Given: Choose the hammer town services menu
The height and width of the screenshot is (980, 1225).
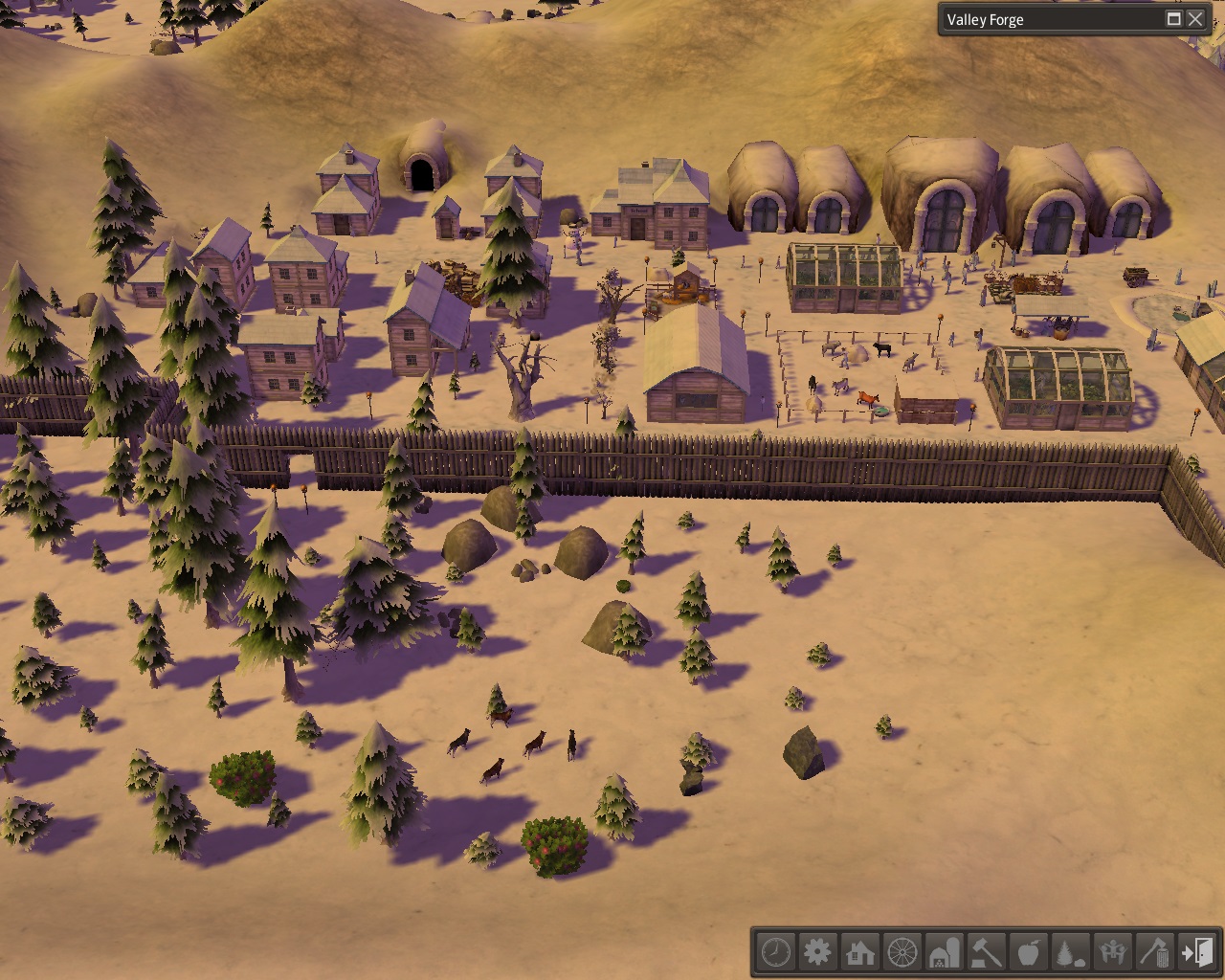Looking at the screenshot, I should coord(987,952).
